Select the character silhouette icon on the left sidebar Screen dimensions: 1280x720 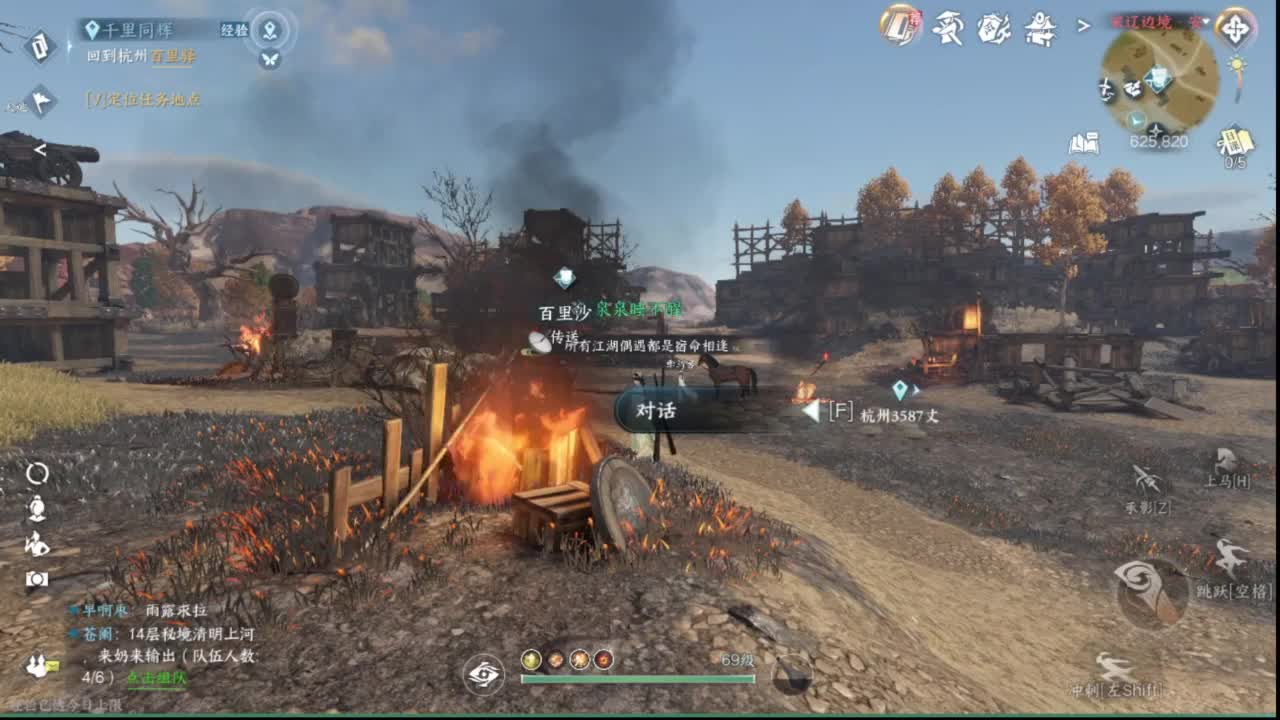[37, 508]
